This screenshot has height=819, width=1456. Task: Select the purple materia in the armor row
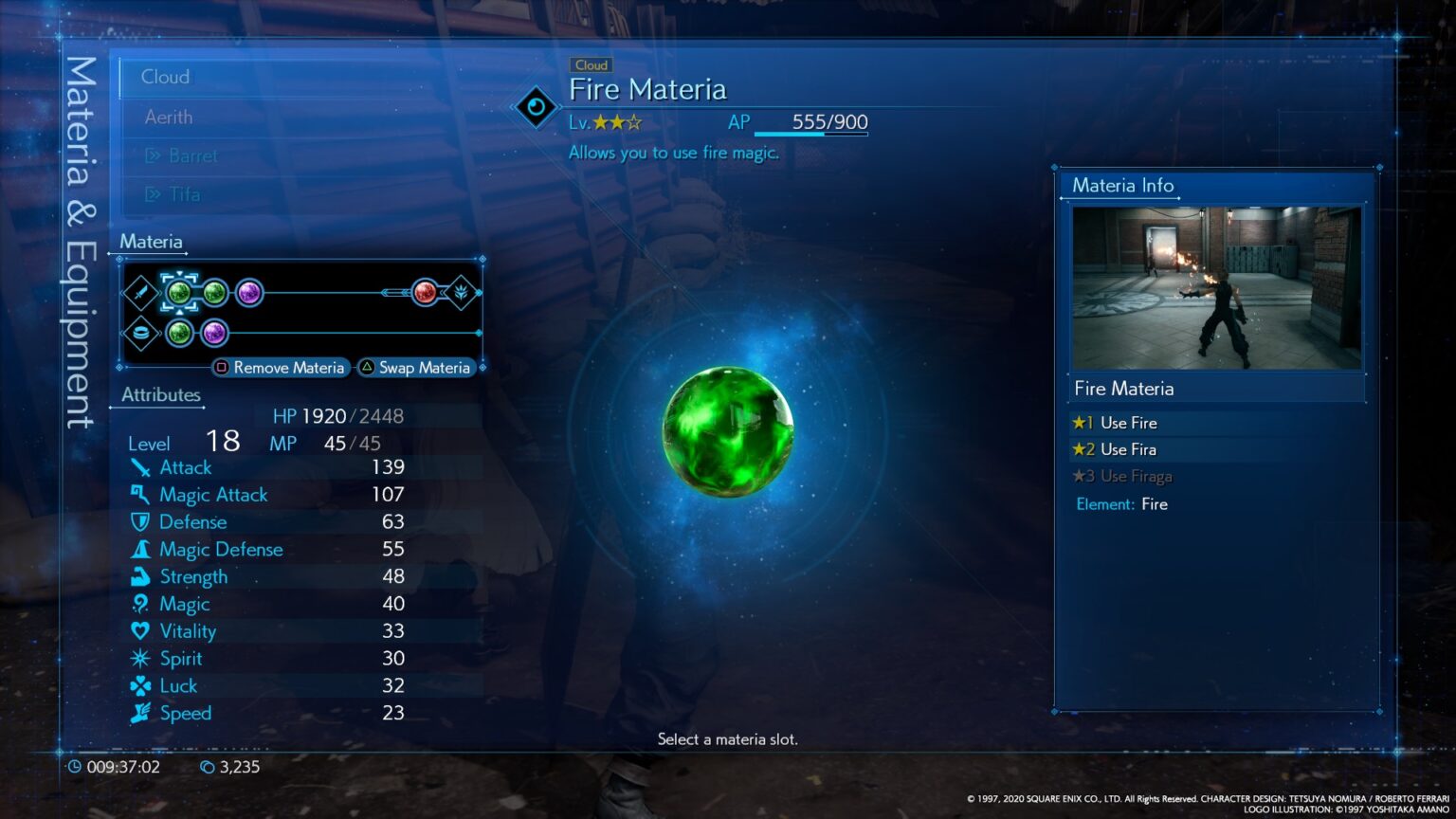click(214, 333)
